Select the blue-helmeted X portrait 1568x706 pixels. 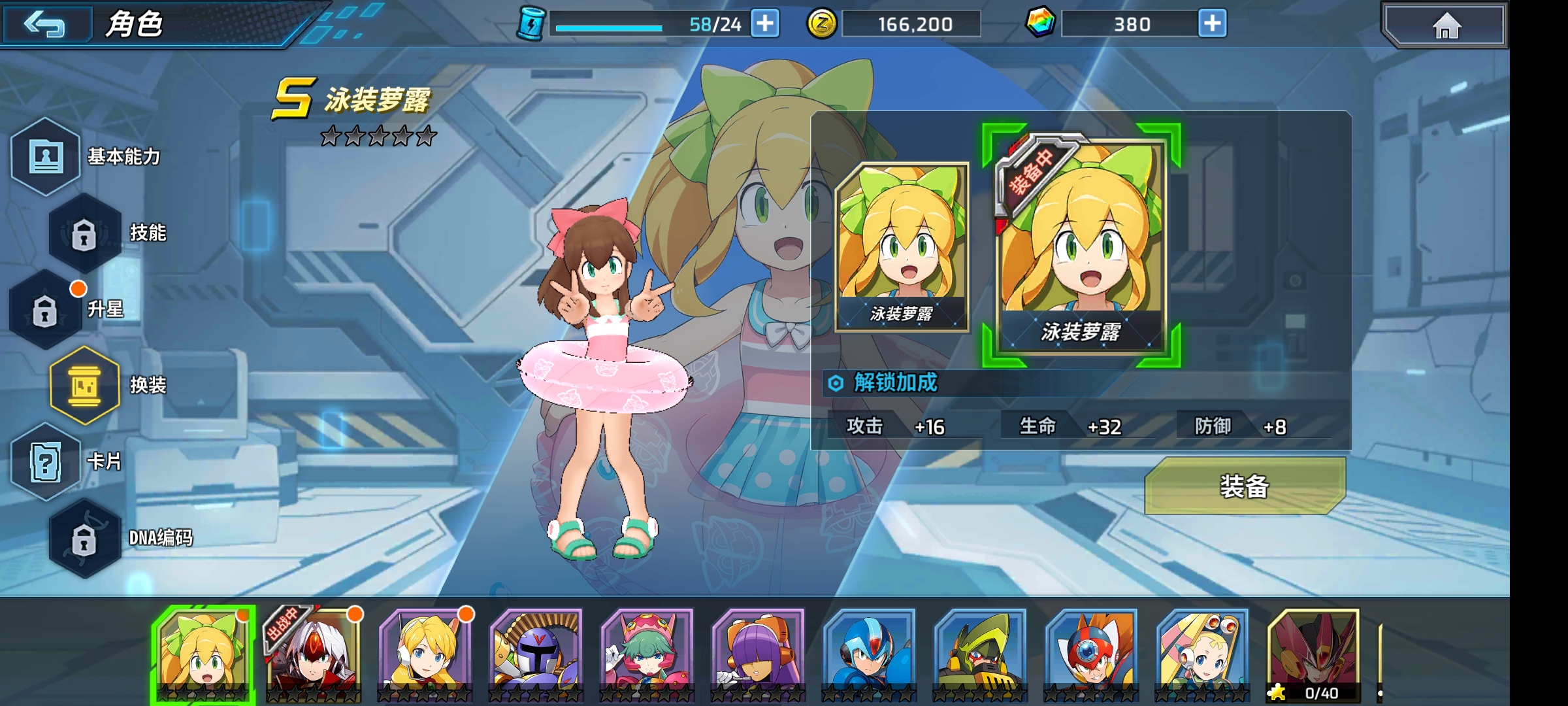click(869, 654)
